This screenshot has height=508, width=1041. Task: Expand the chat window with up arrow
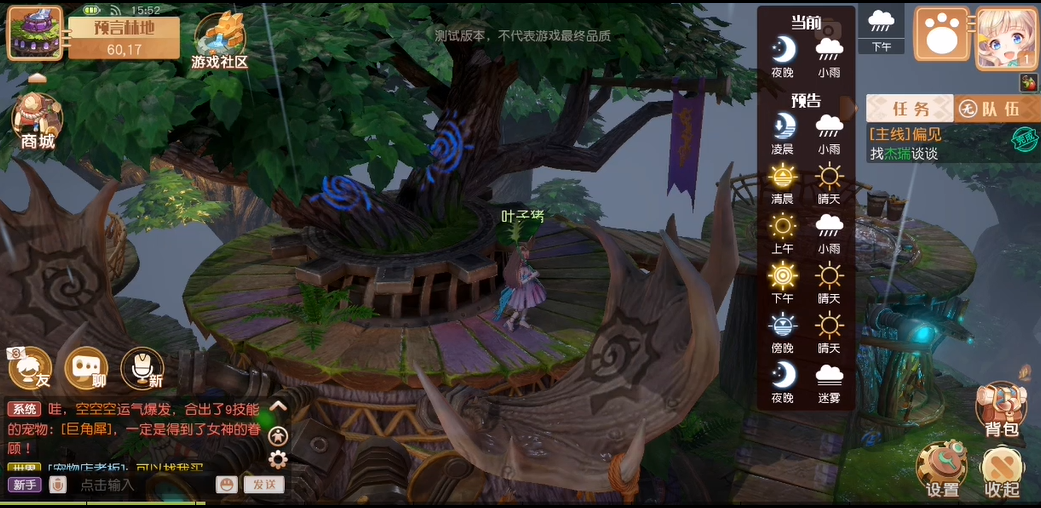coord(278,406)
